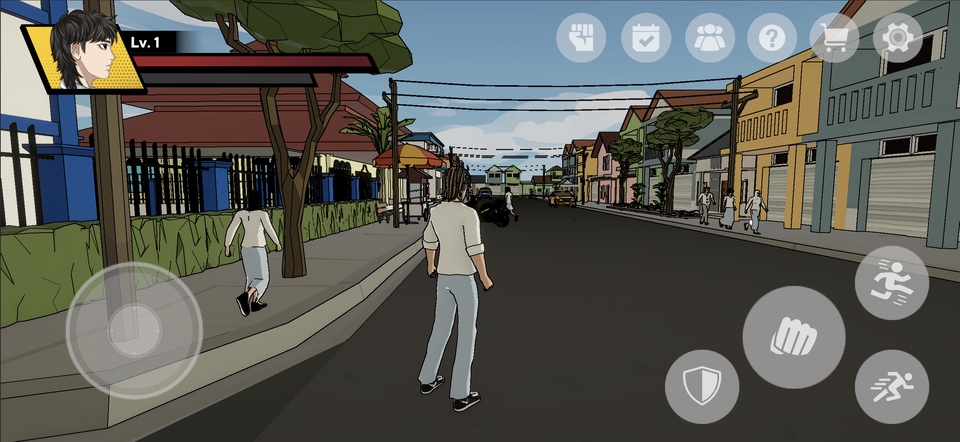Image resolution: width=960 pixels, height=442 pixels.
Task: Open the group members icon
Action: [710, 38]
